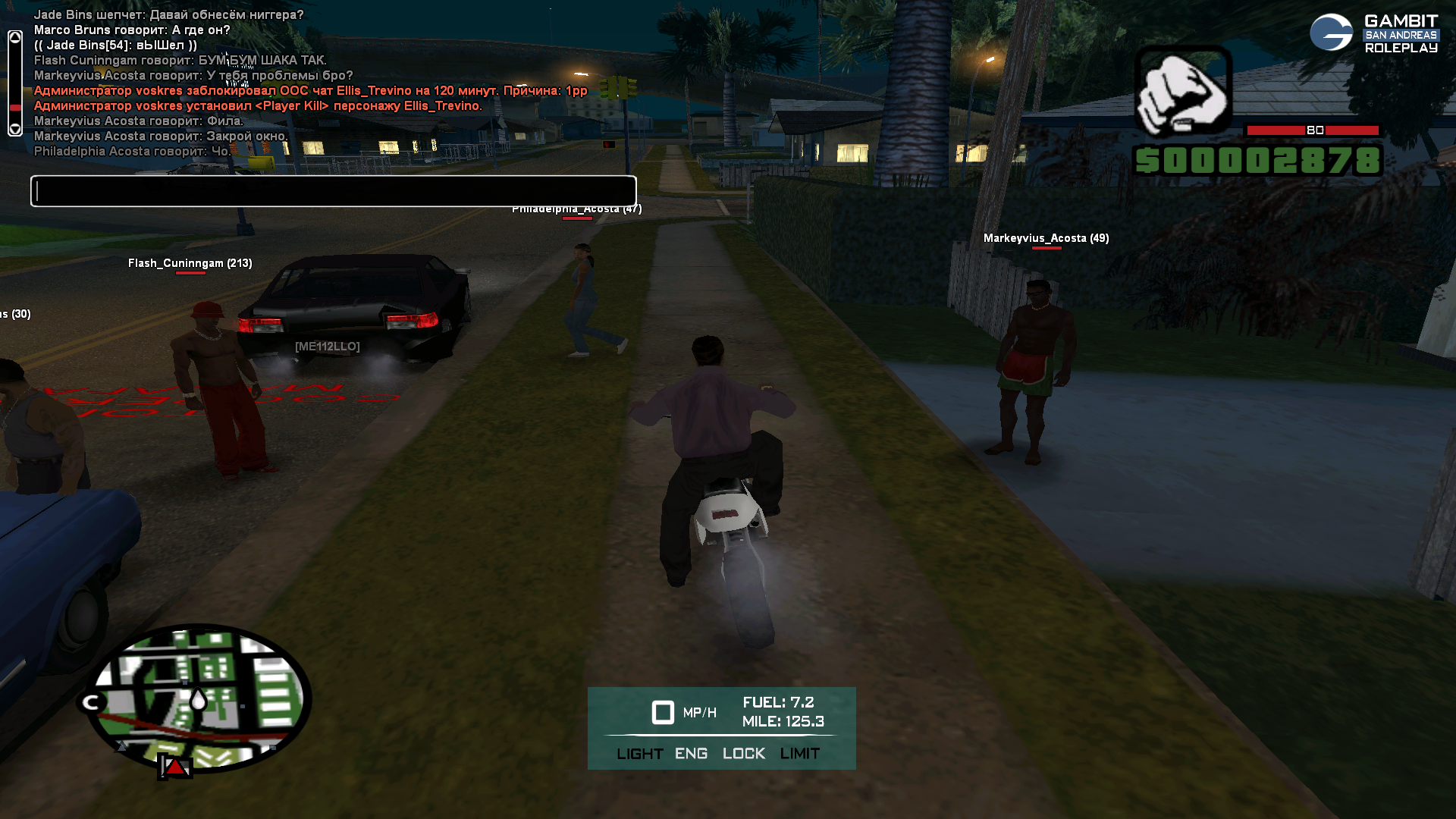Toggle the LOCK indicator on the speedometer
Viewport: 1456px width, 819px height.
tap(743, 753)
